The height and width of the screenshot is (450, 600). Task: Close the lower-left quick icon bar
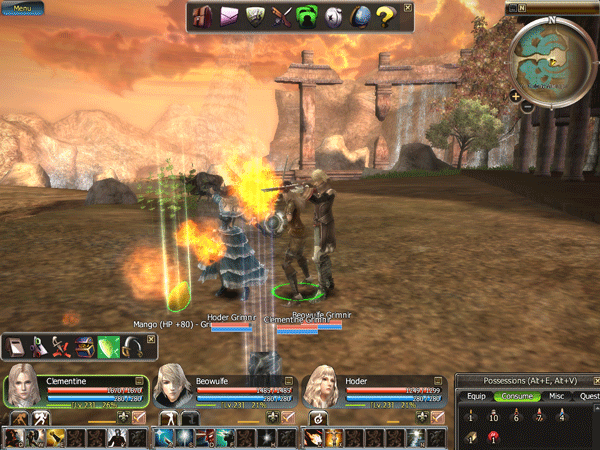151,339
